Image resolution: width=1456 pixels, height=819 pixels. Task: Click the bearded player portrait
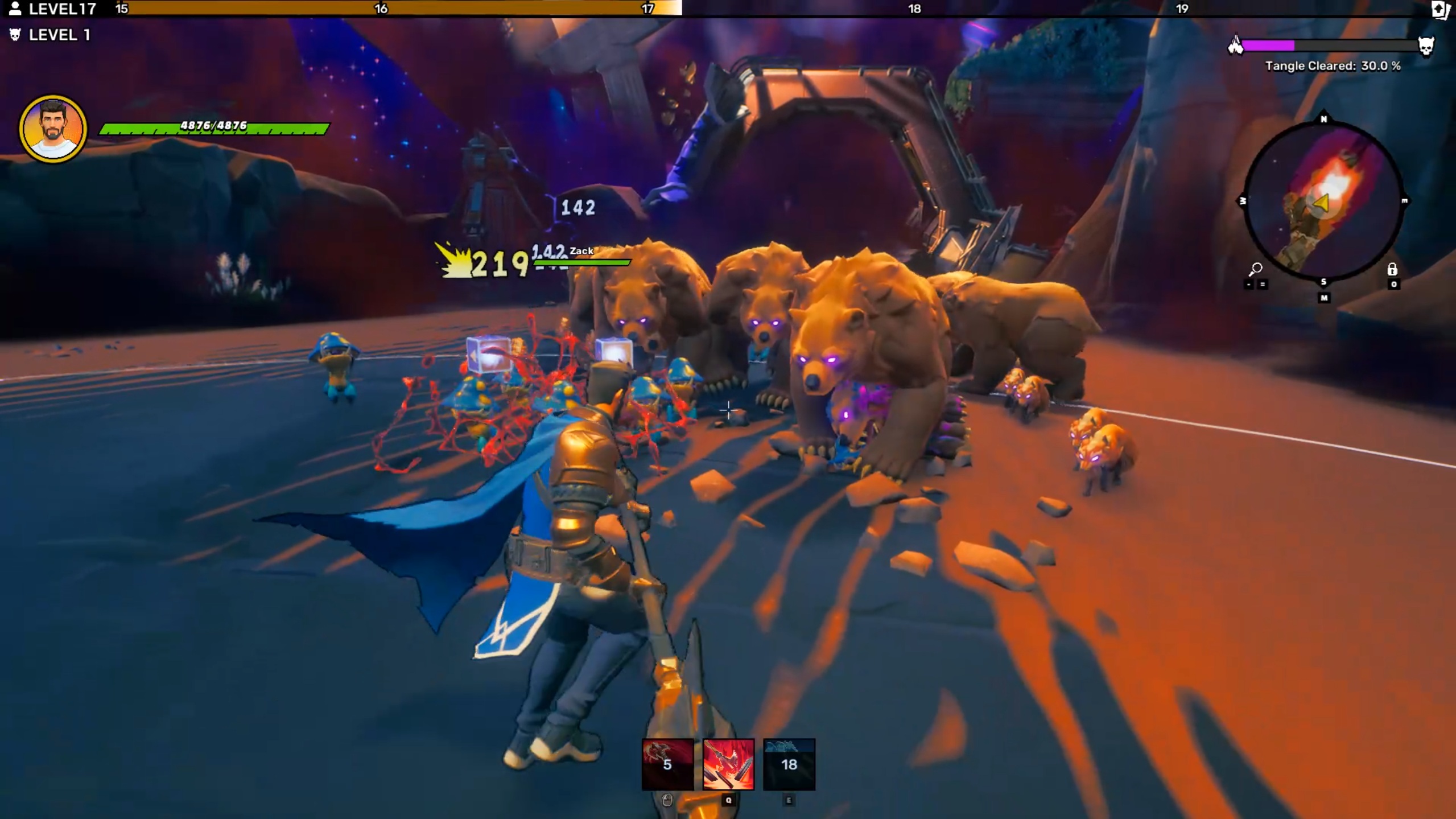click(53, 129)
